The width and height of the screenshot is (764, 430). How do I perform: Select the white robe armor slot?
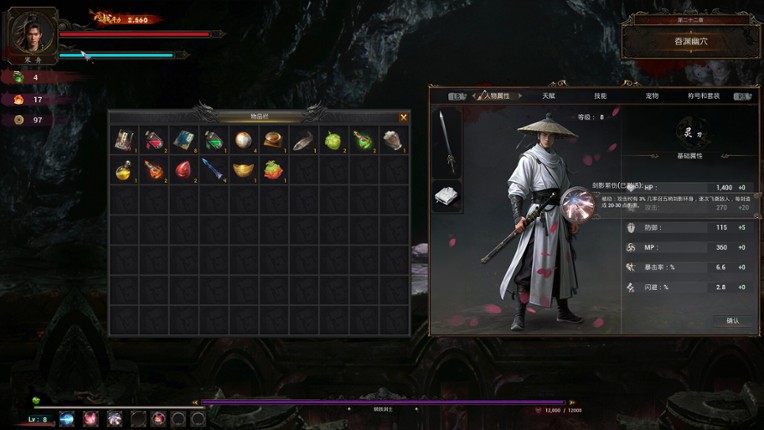tap(447, 195)
